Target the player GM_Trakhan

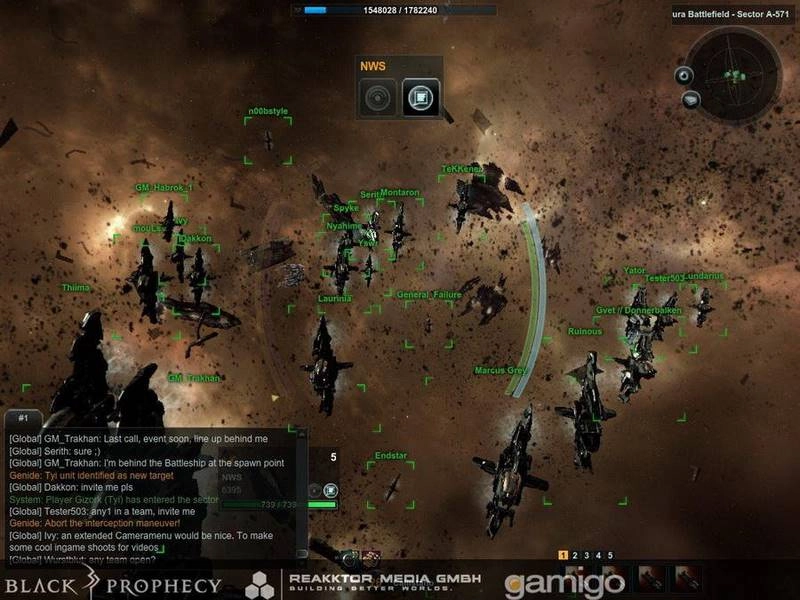[x=193, y=378]
